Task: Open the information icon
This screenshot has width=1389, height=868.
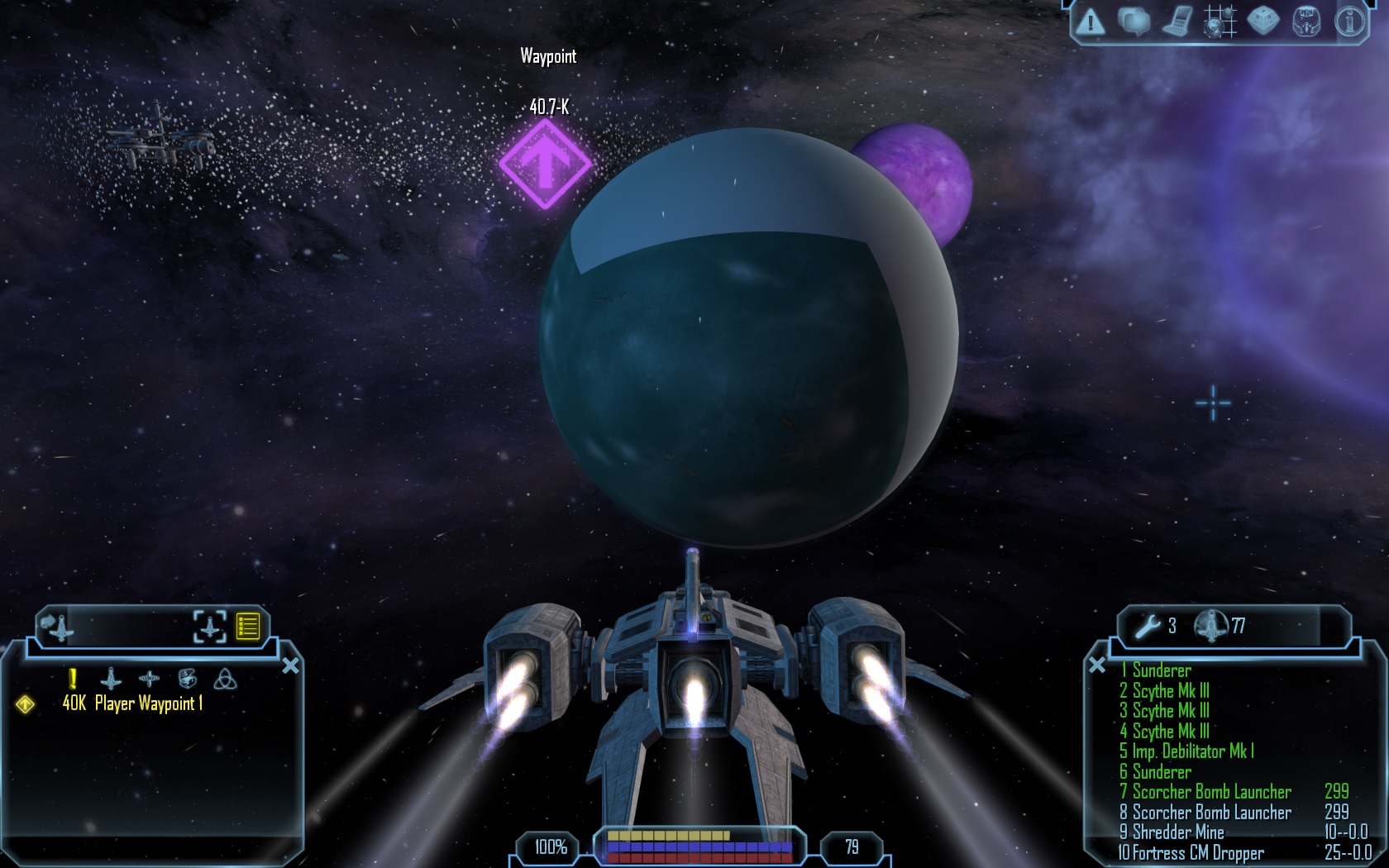Action: (x=1349, y=22)
